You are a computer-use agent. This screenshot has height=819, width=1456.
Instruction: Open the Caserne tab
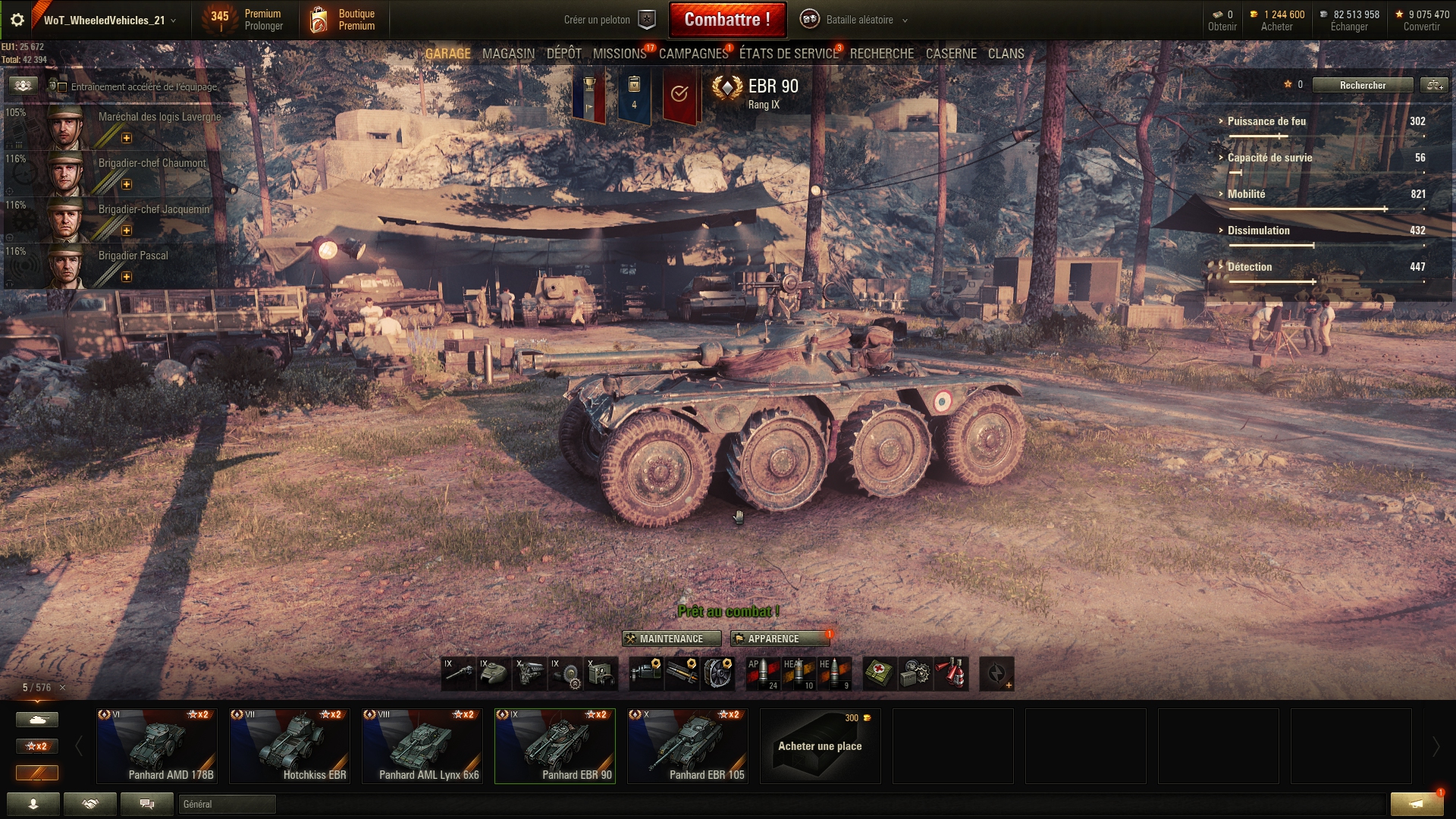click(x=951, y=54)
